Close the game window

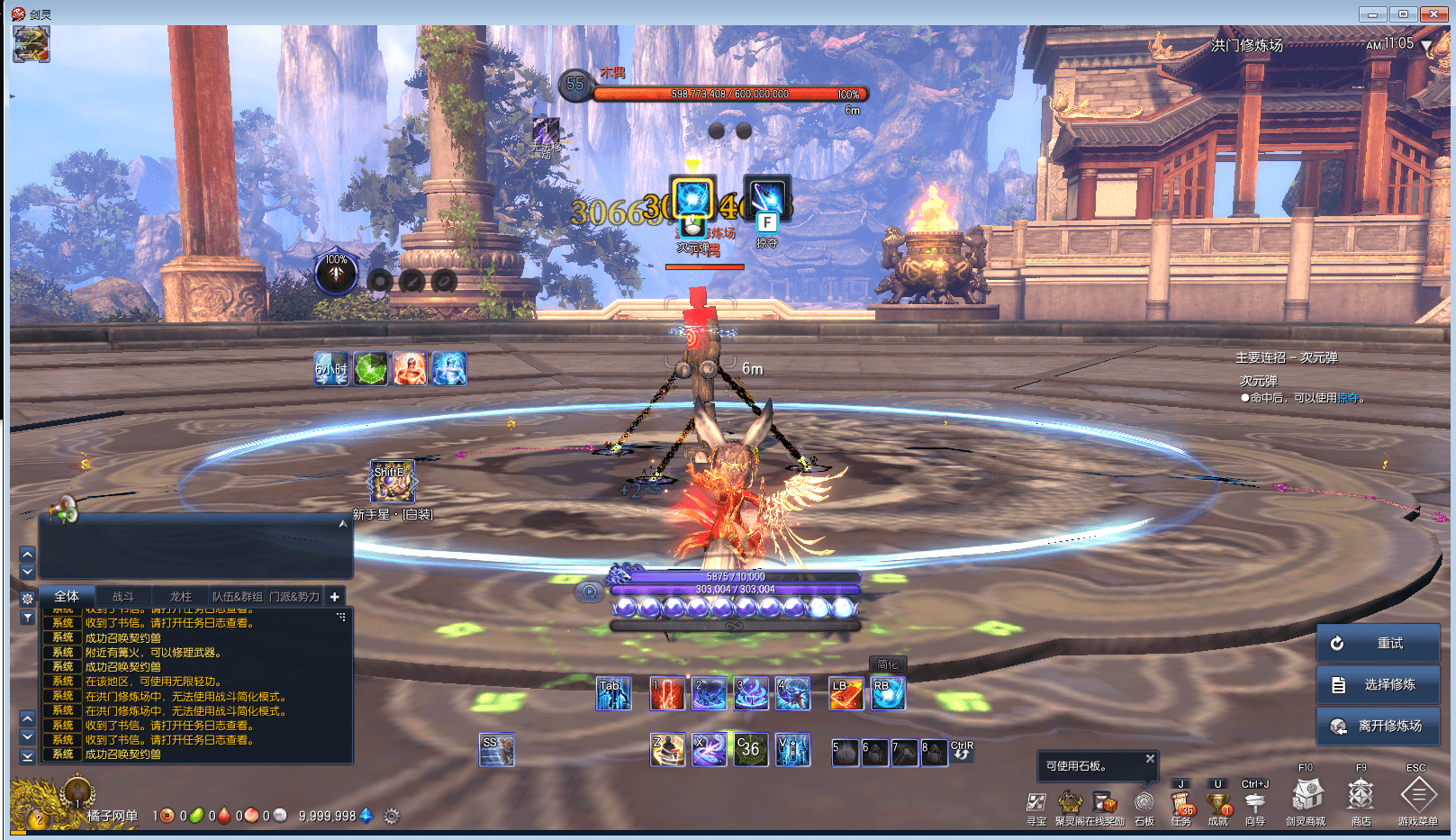point(1433,14)
